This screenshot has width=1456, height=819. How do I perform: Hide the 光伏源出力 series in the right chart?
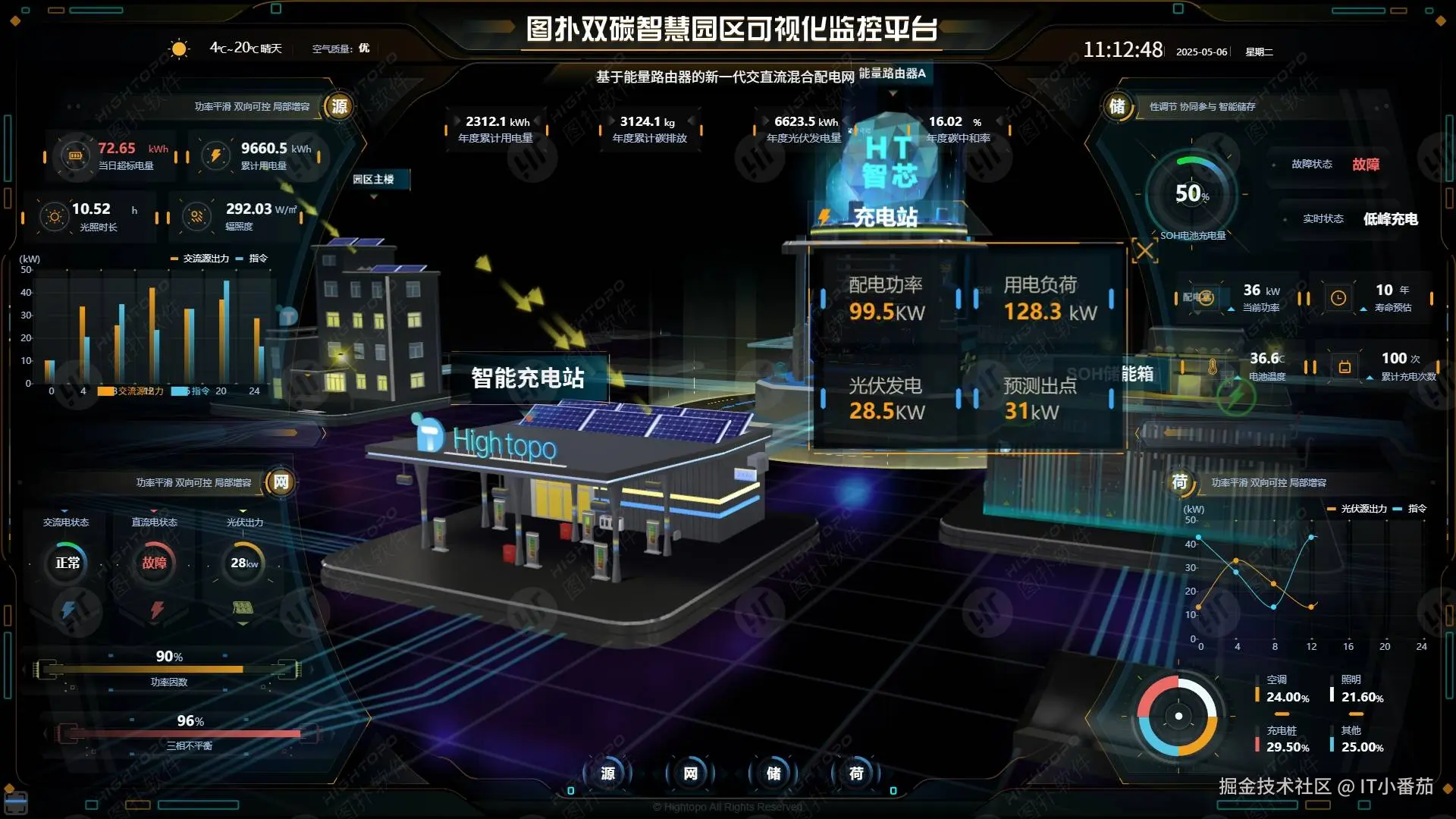(x=1360, y=509)
